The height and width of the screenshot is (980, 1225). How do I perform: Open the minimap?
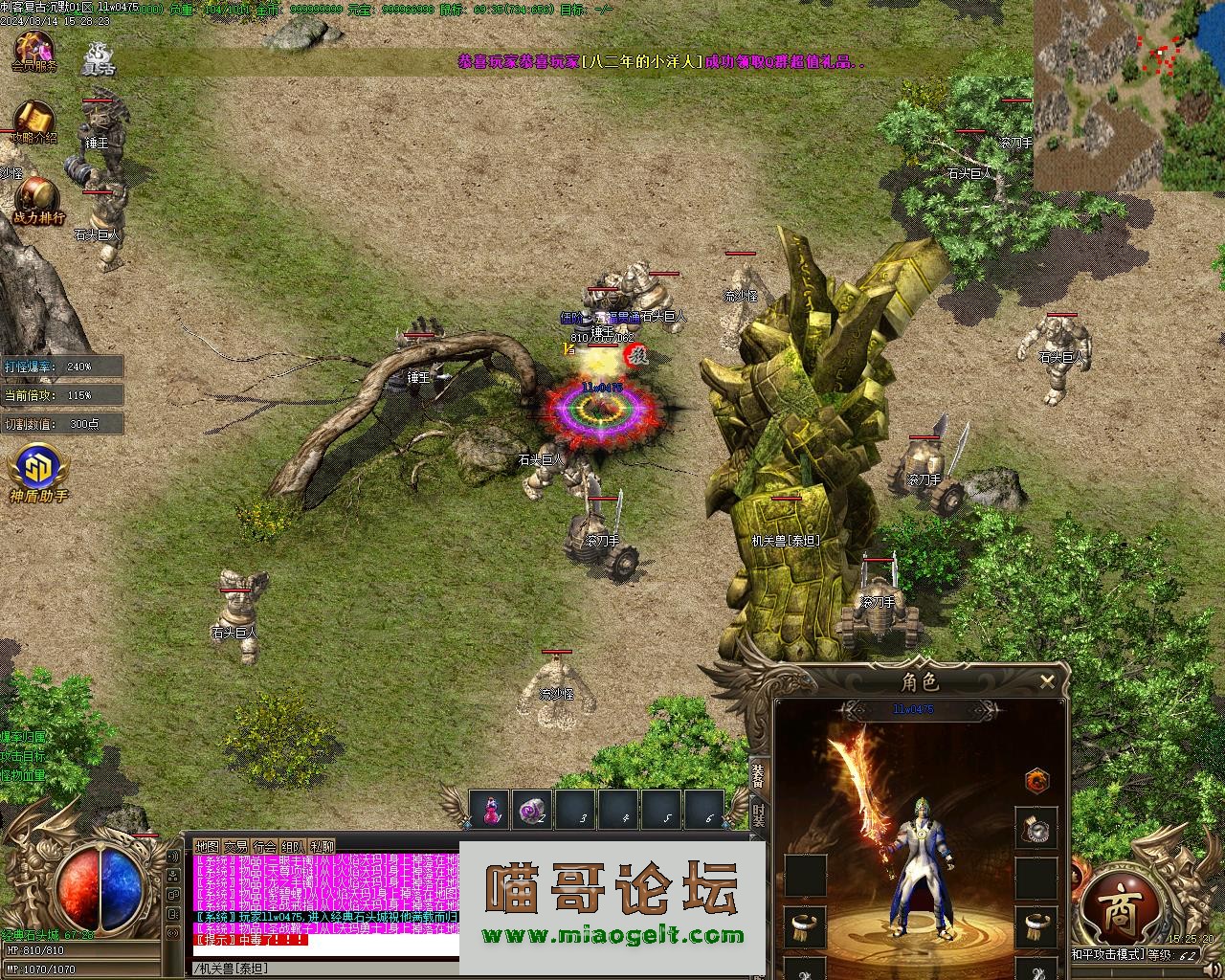coord(1129,96)
